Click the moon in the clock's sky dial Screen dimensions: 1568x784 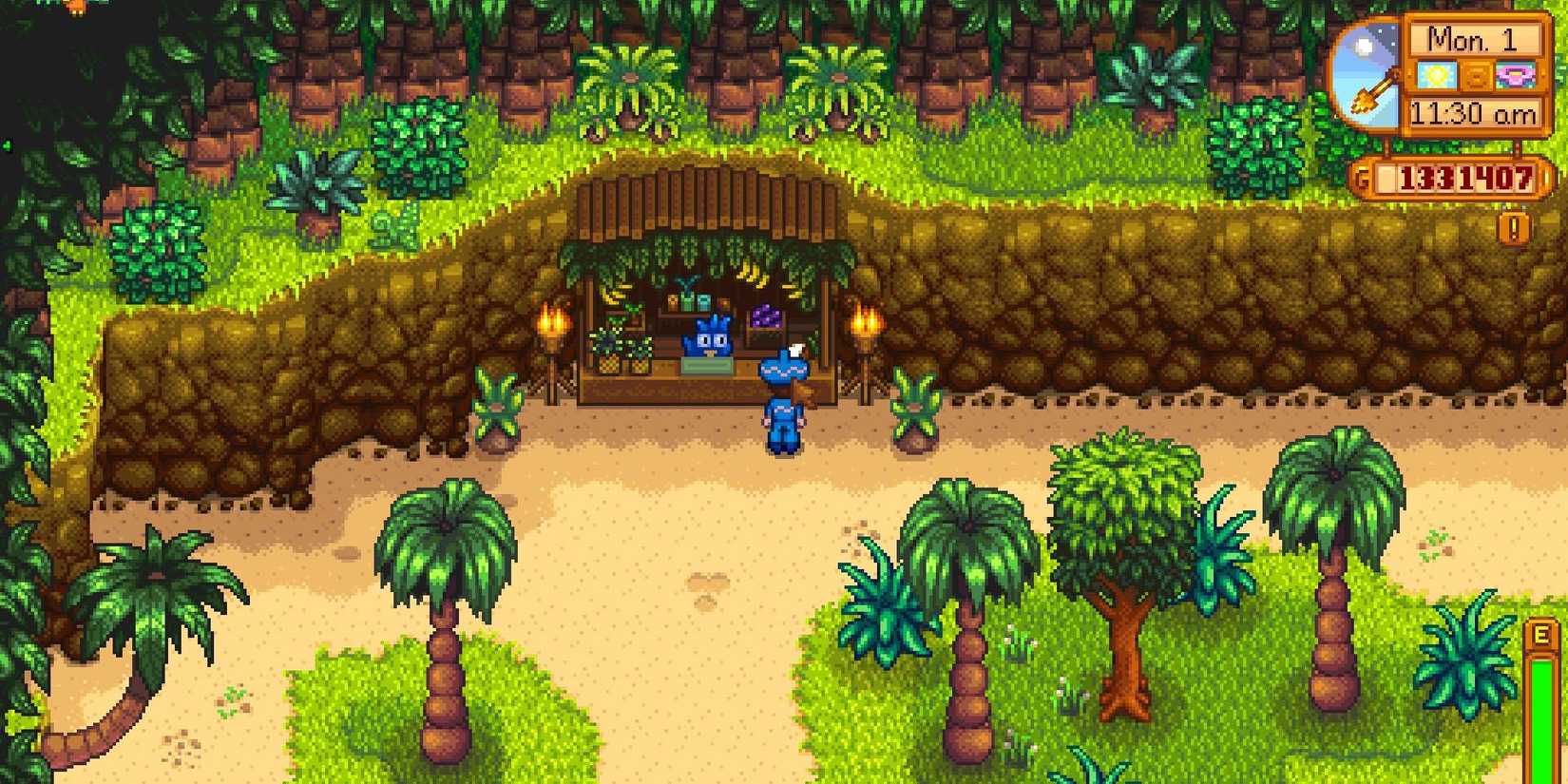(x=1364, y=44)
